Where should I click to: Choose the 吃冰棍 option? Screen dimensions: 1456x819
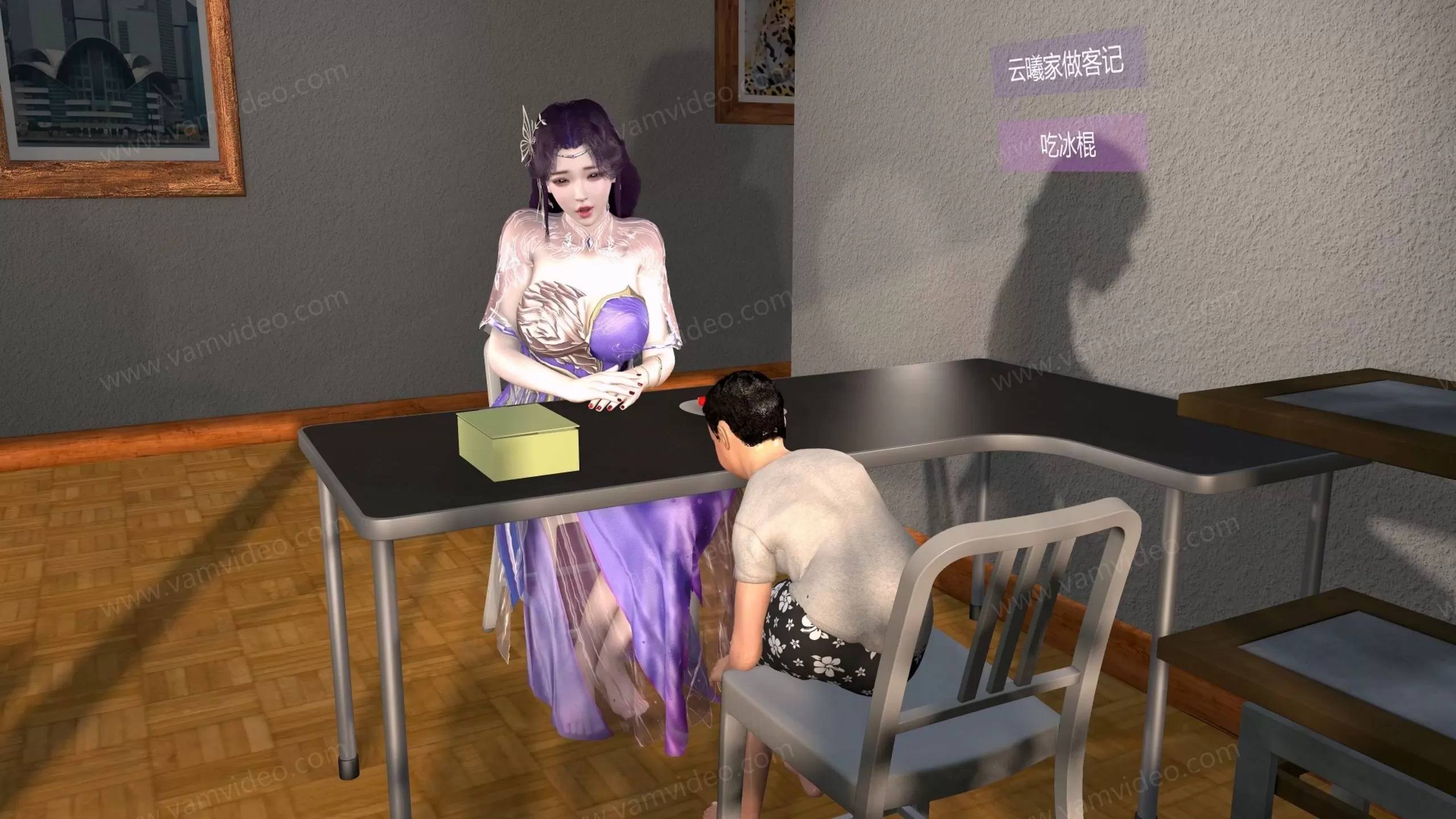(1071, 143)
